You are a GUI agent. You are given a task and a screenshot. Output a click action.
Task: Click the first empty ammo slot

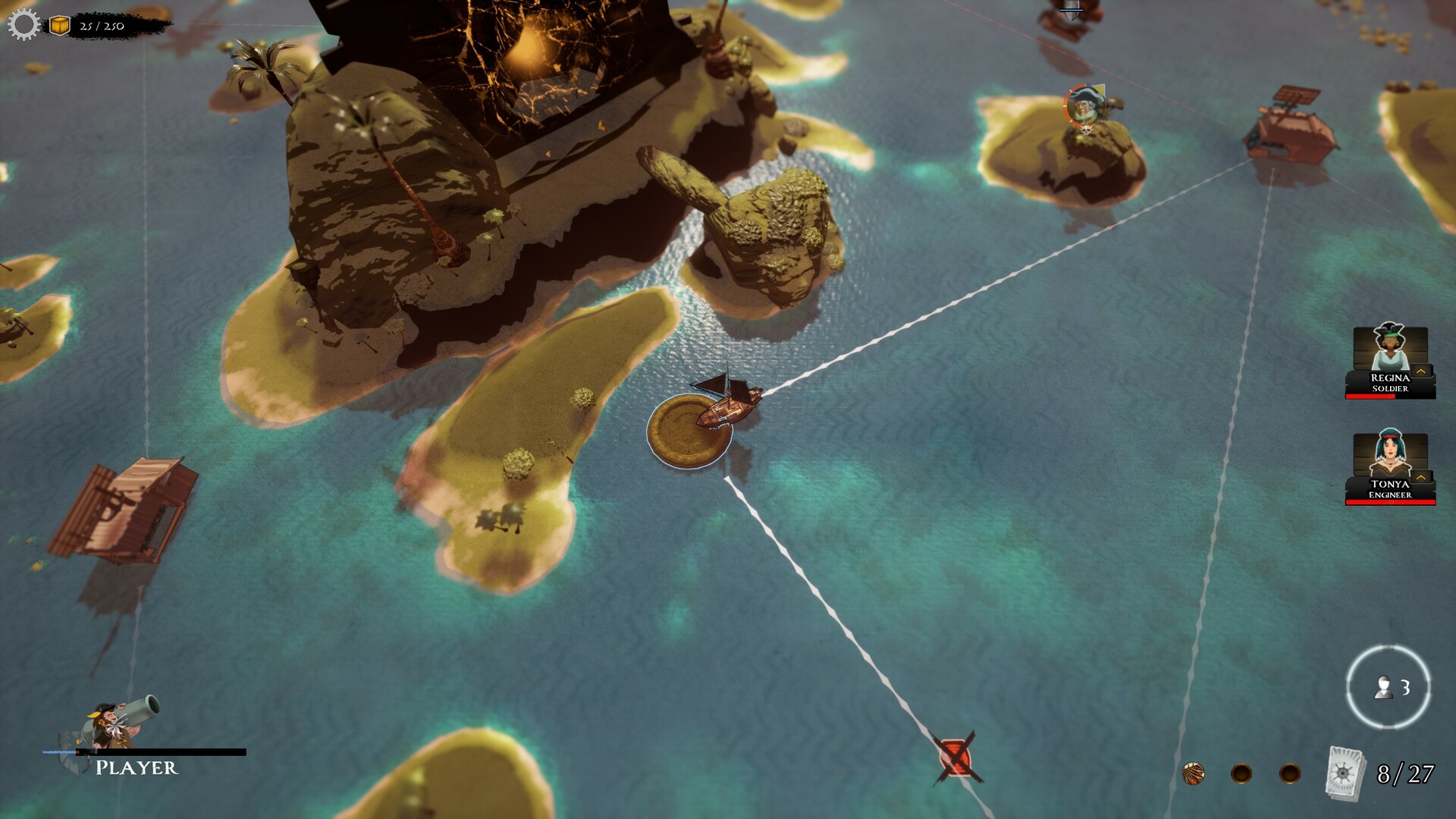[x=1242, y=773]
